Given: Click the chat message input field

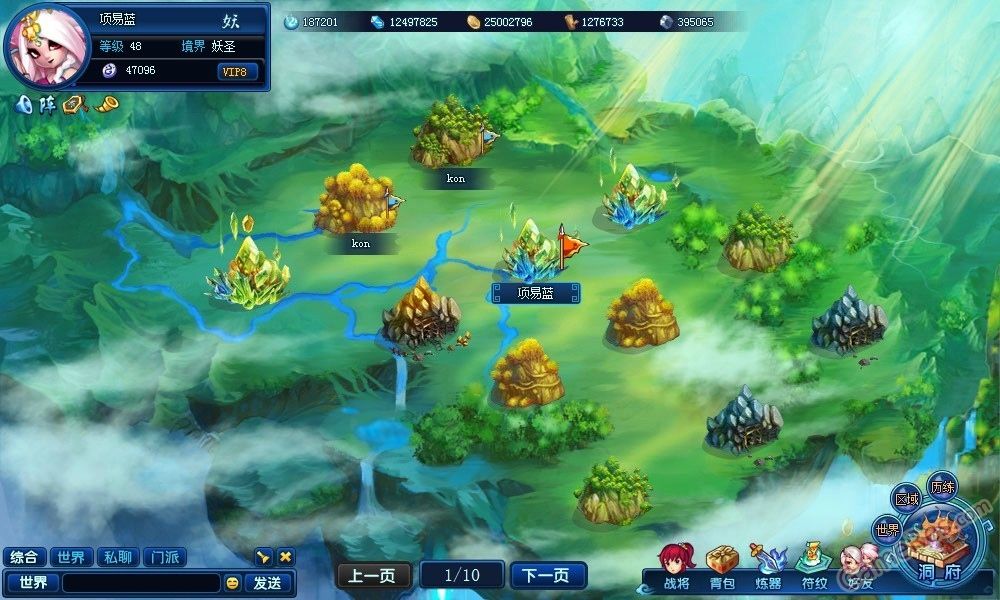Looking at the screenshot, I should click(140, 582).
